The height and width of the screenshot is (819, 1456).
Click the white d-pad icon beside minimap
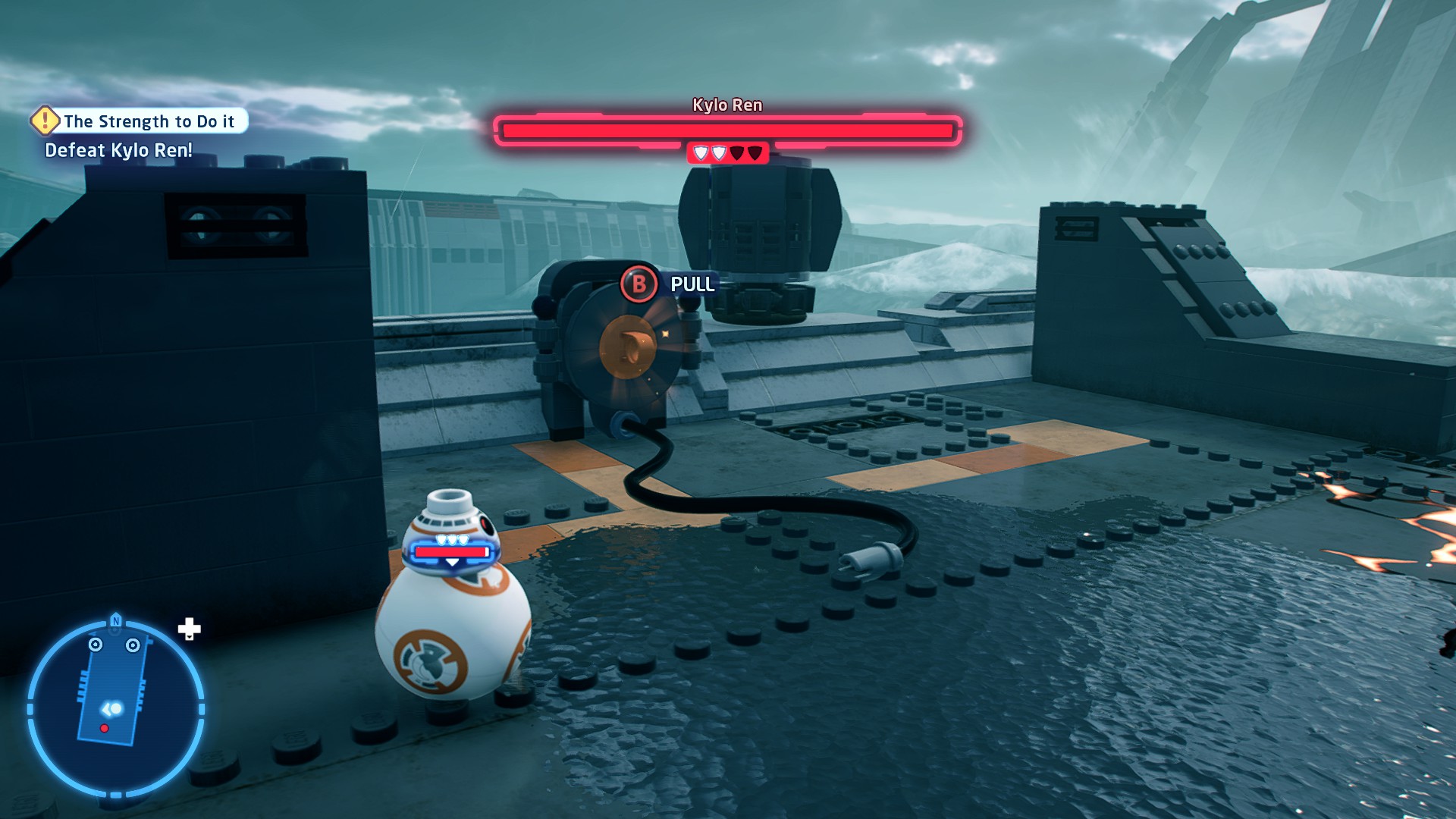[x=189, y=629]
